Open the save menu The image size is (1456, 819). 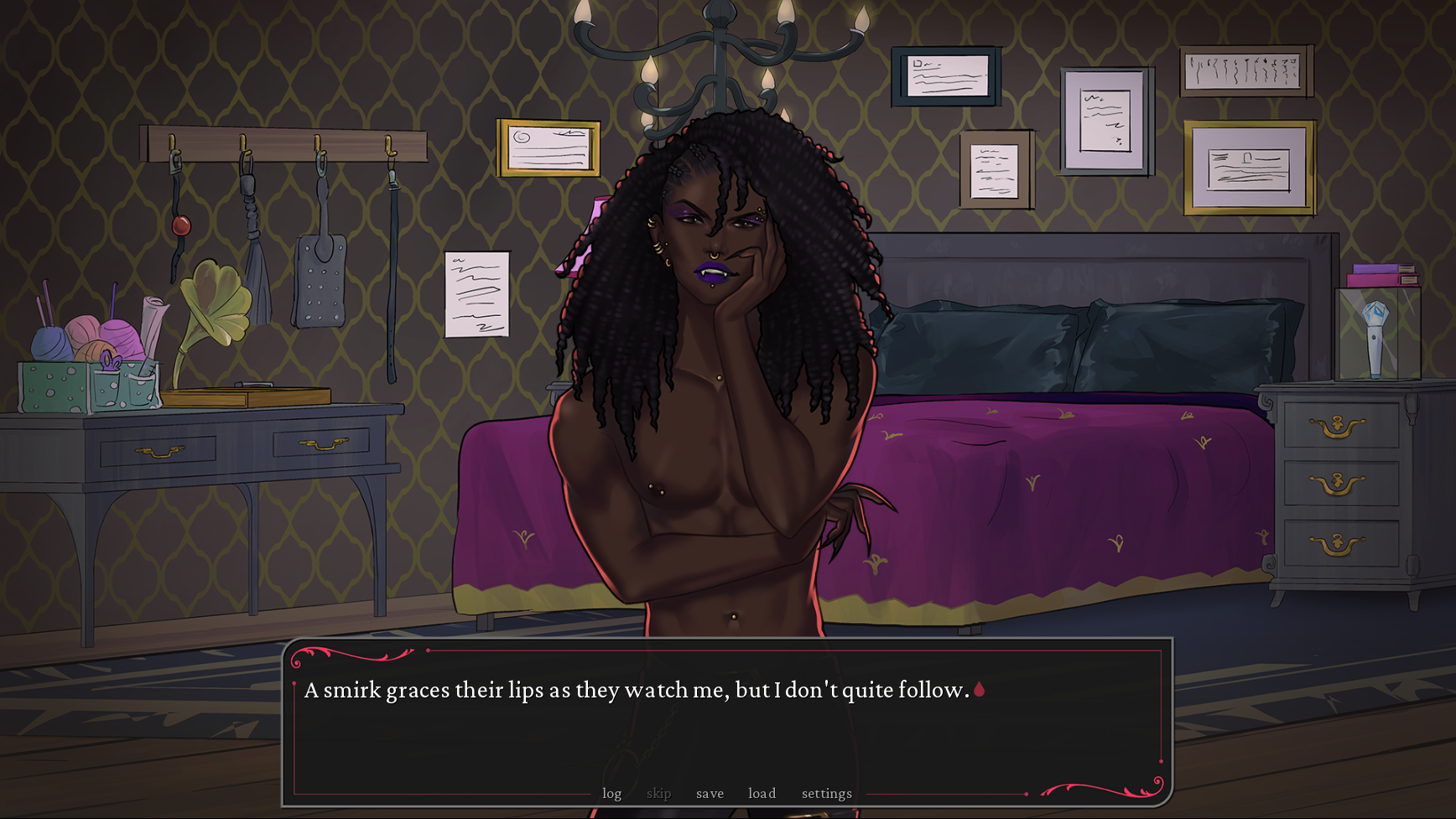[710, 793]
